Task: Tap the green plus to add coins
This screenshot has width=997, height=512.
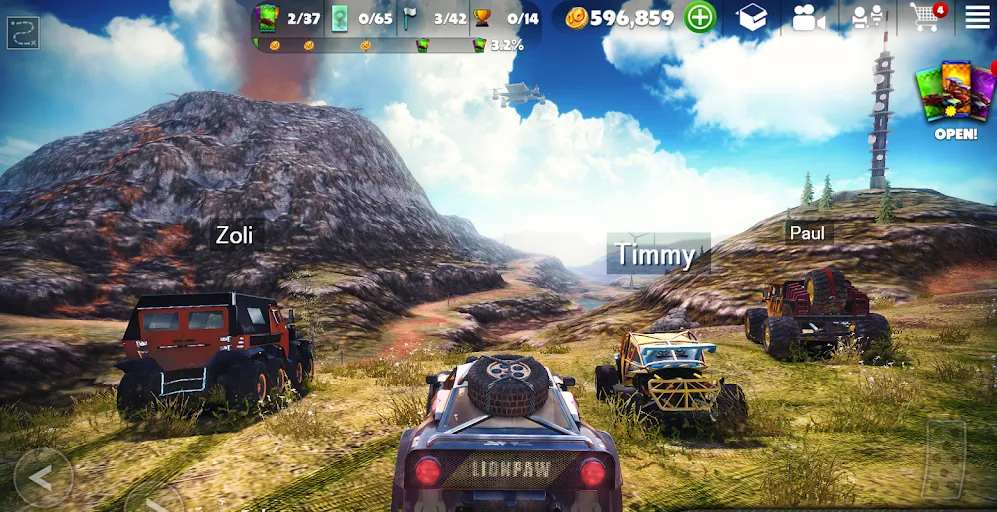Action: (700, 17)
